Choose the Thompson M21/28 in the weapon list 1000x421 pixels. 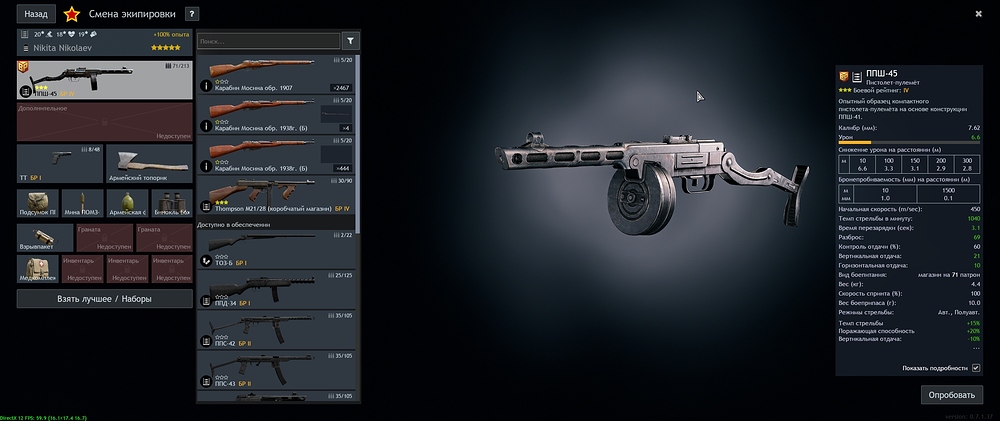tap(276, 197)
